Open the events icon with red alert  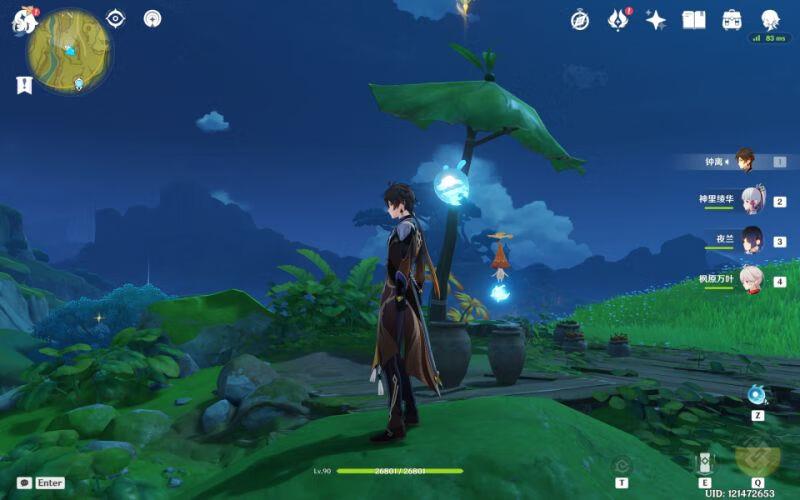(618, 20)
